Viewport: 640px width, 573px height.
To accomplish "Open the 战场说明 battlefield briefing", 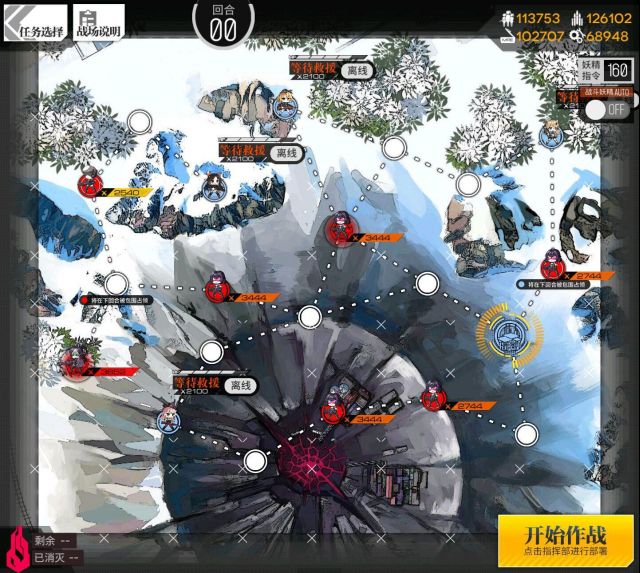I will coord(99,25).
